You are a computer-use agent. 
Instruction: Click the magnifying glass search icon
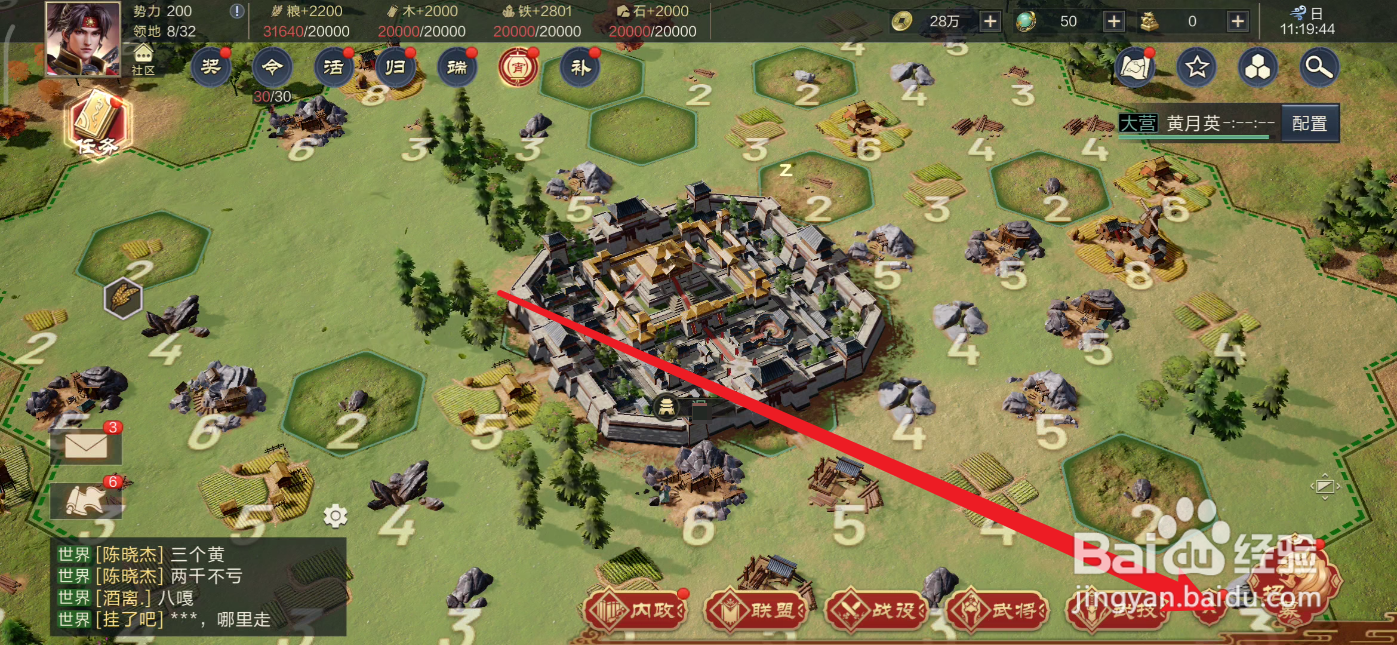1319,68
